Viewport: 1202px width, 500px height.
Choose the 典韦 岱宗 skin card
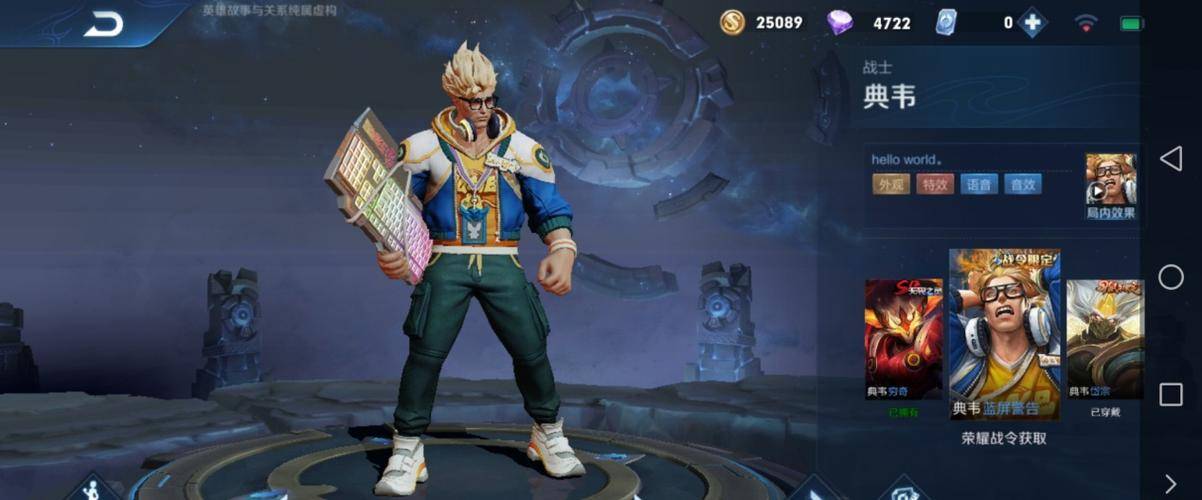[1104, 339]
